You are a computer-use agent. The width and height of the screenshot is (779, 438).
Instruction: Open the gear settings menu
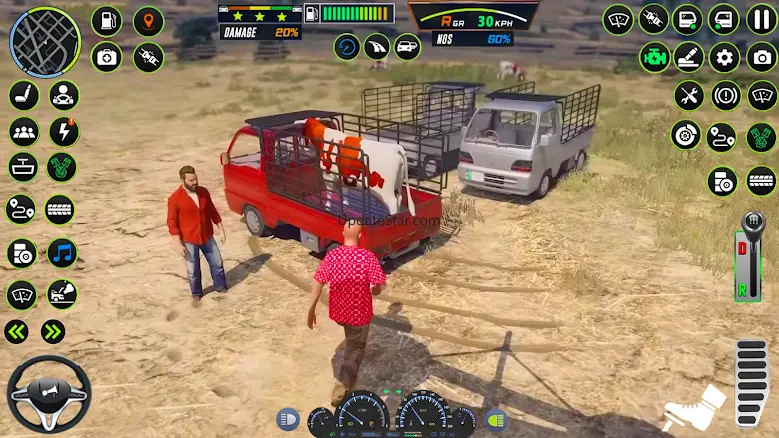[724, 57]
